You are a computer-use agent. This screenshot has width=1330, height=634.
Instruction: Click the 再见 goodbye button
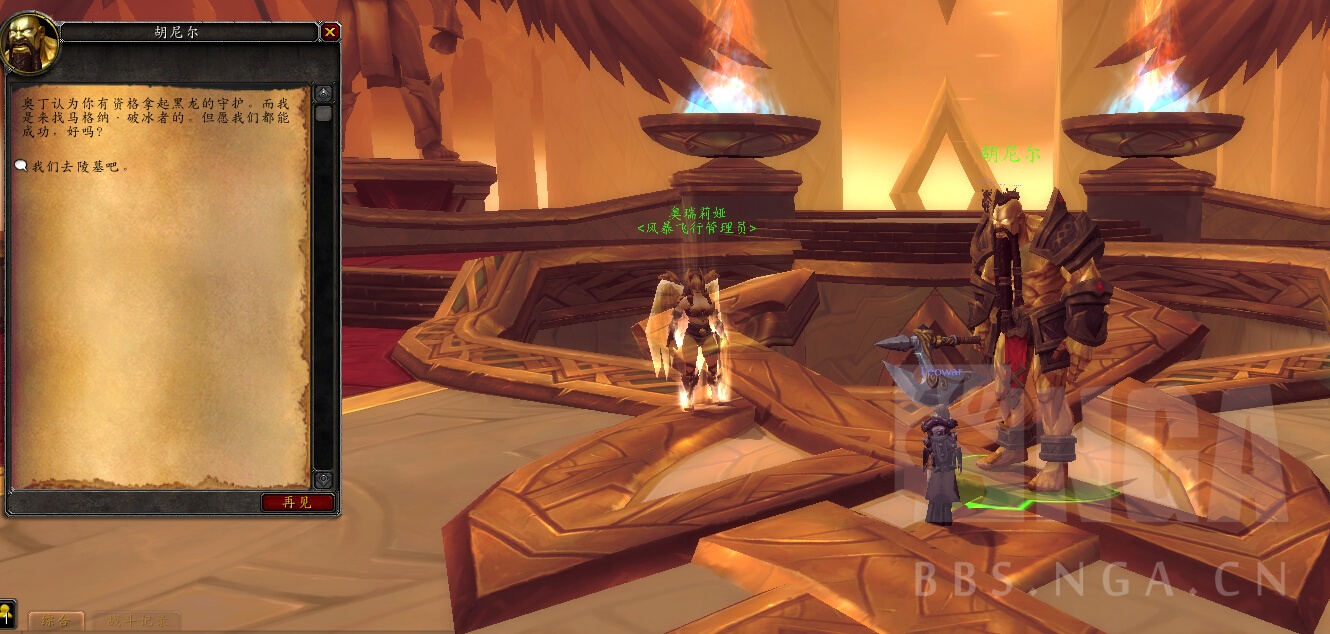(297, 502)
